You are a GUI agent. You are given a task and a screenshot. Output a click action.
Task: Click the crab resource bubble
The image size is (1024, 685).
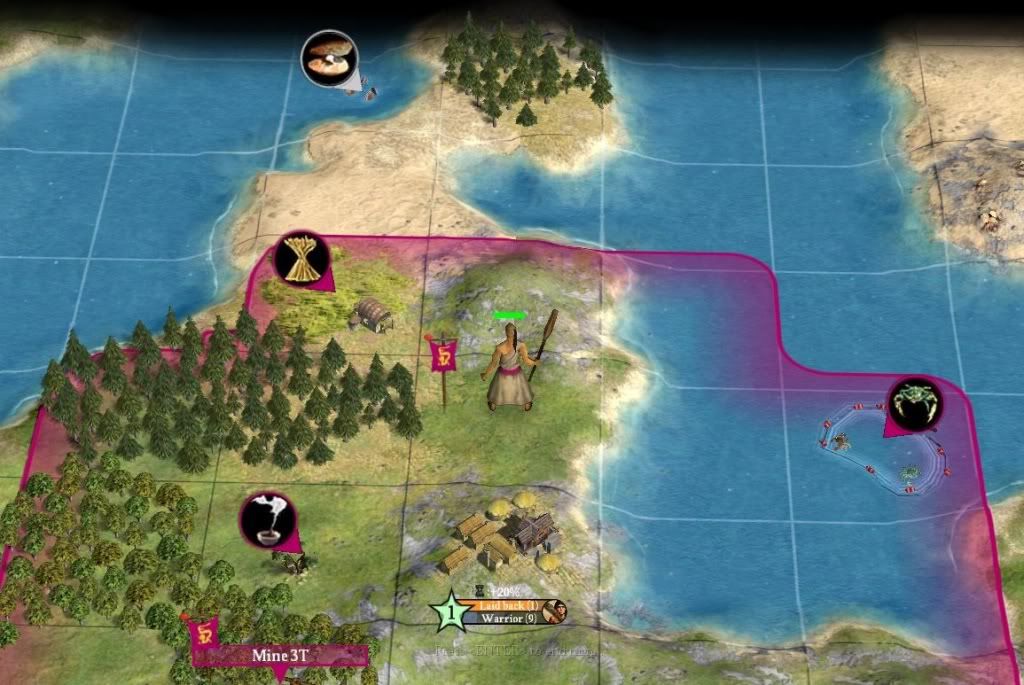[912, 404]
